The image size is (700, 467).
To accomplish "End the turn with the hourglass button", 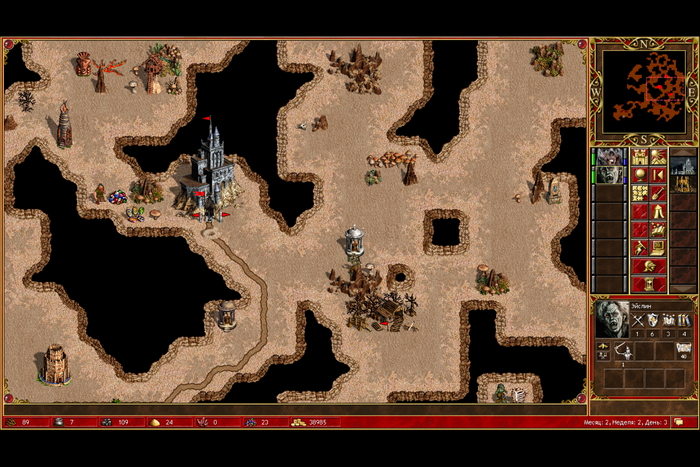I will pos(649,283).
